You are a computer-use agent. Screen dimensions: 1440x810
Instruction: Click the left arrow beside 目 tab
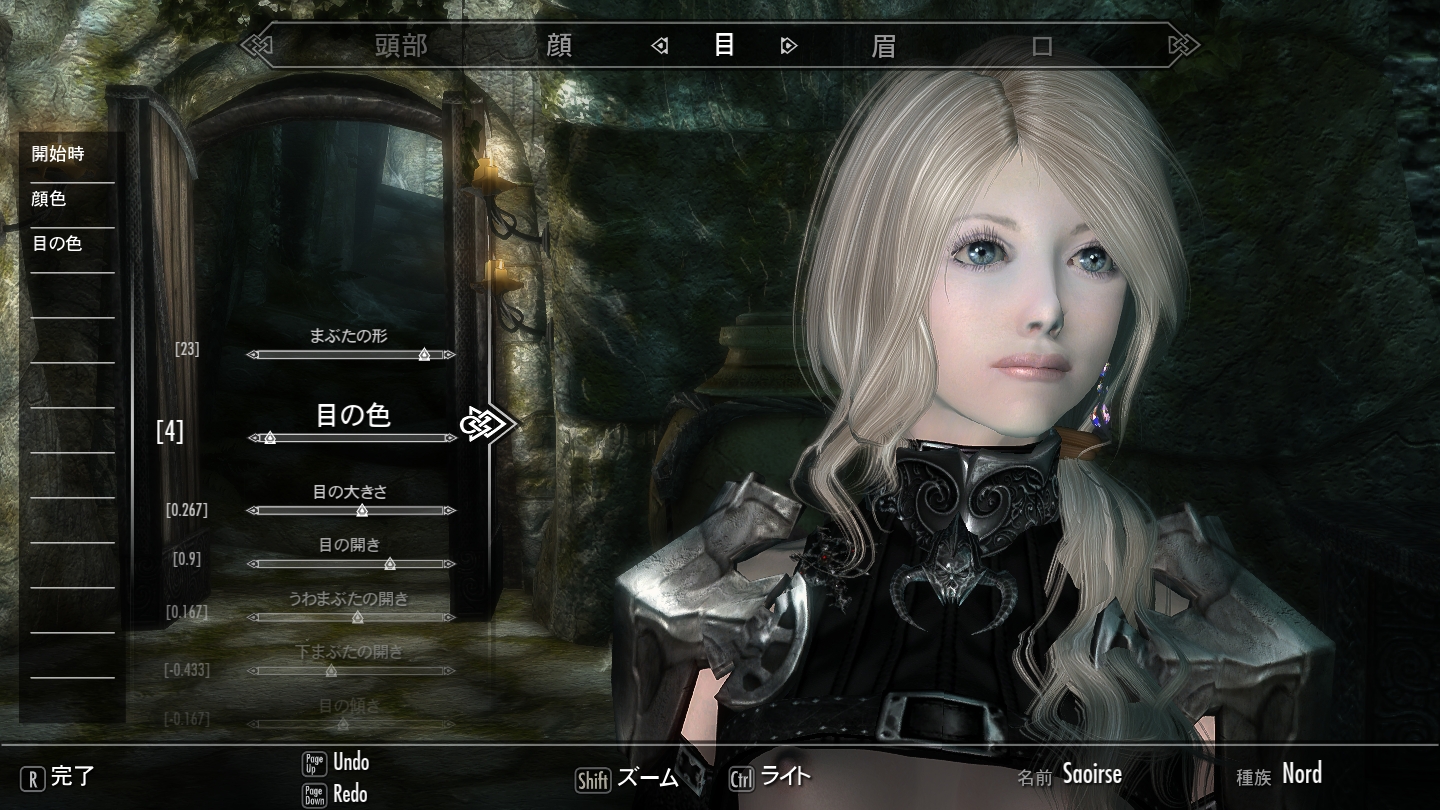click(x=659, y=45)
